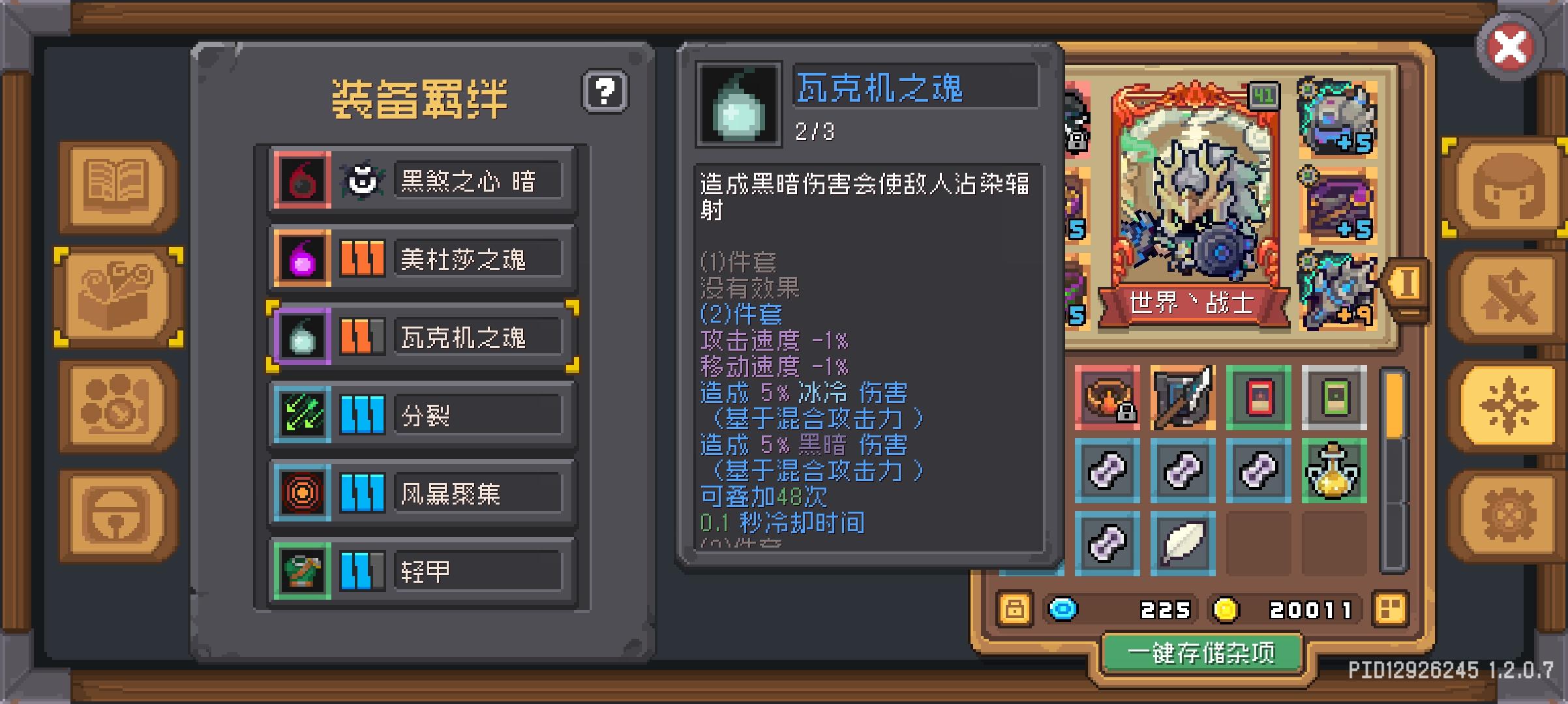1568x704 pixels.
Task: Open the character panel on the right sidebar
Action: [1507, 188]
